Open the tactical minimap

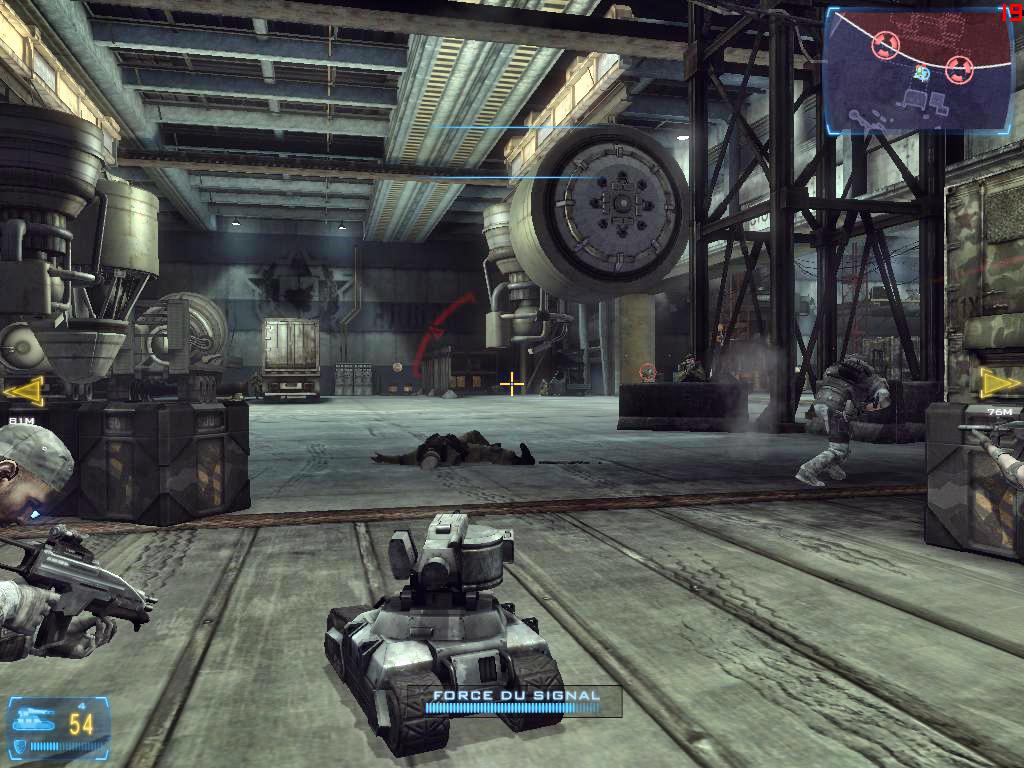pos(905,68)
